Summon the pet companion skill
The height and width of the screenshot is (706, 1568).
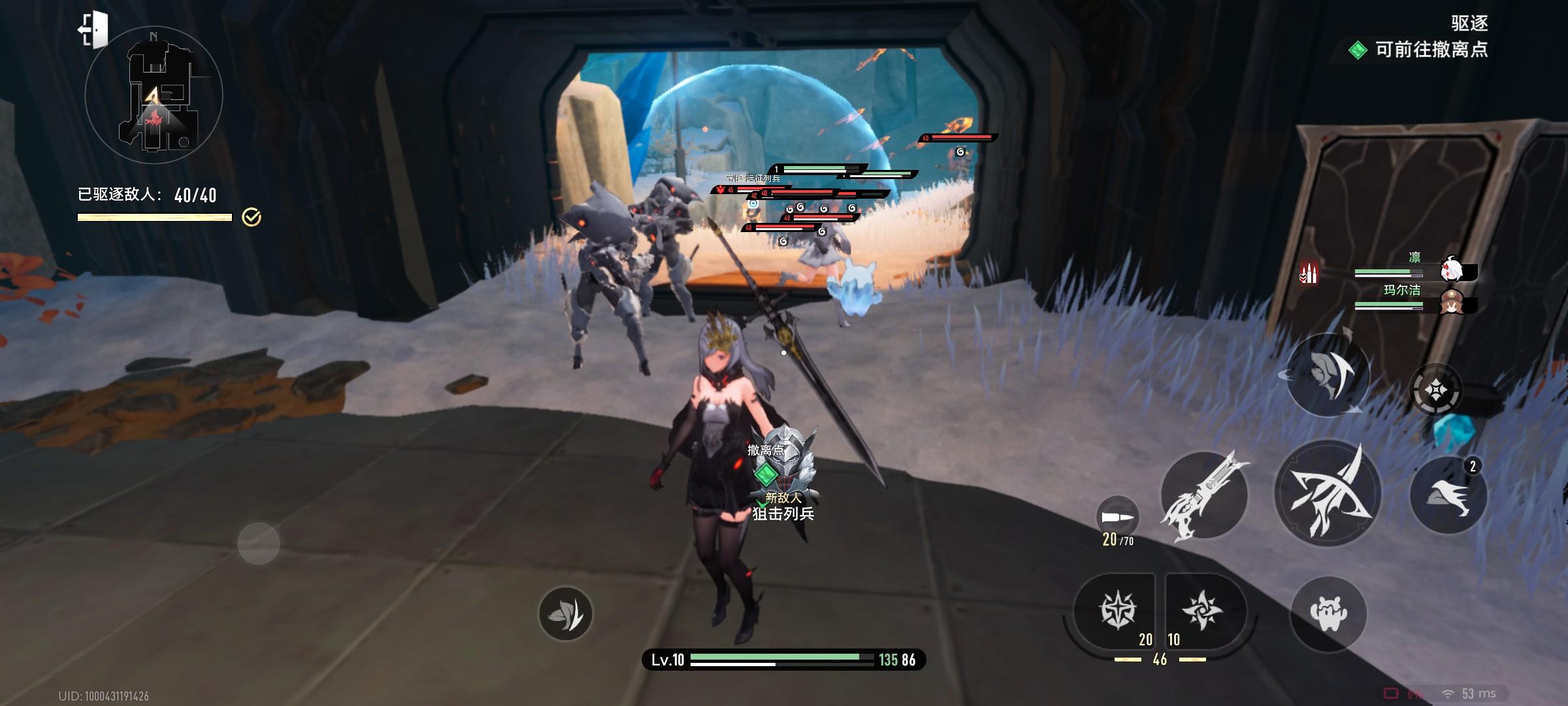(x=1328, y=613)
